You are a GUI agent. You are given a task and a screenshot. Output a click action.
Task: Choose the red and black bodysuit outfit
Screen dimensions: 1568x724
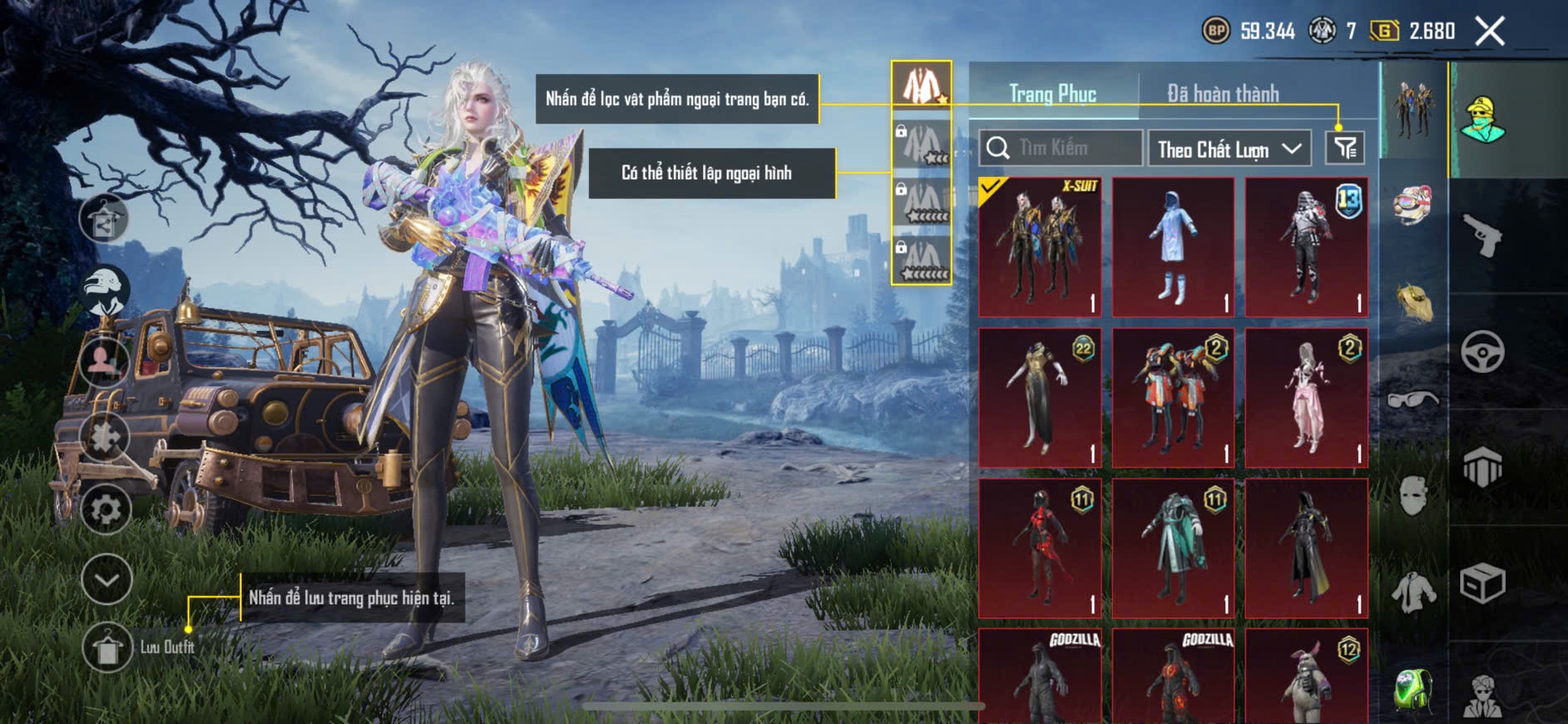pyautogui.click(x=1039, y=548)
